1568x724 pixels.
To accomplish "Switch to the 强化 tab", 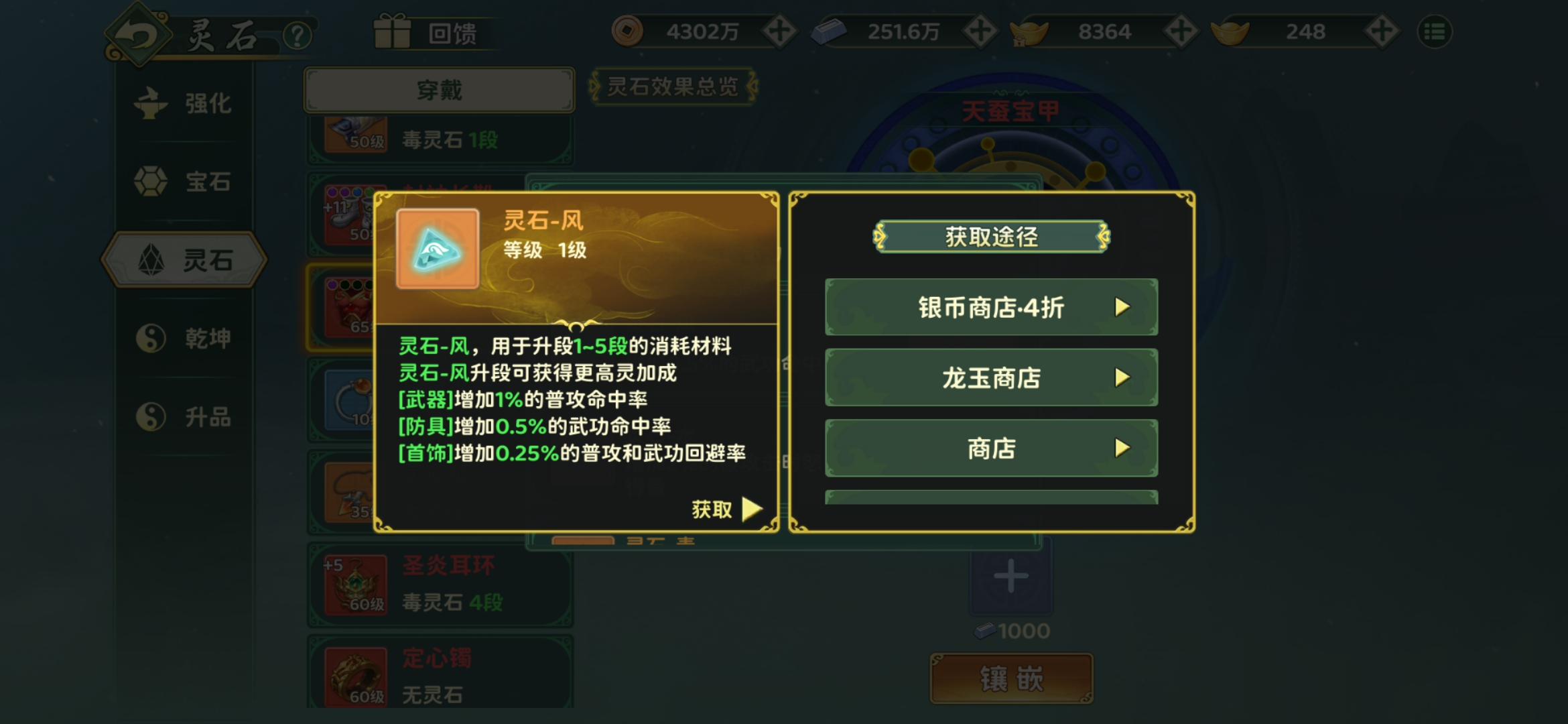I will pos(184,104).
